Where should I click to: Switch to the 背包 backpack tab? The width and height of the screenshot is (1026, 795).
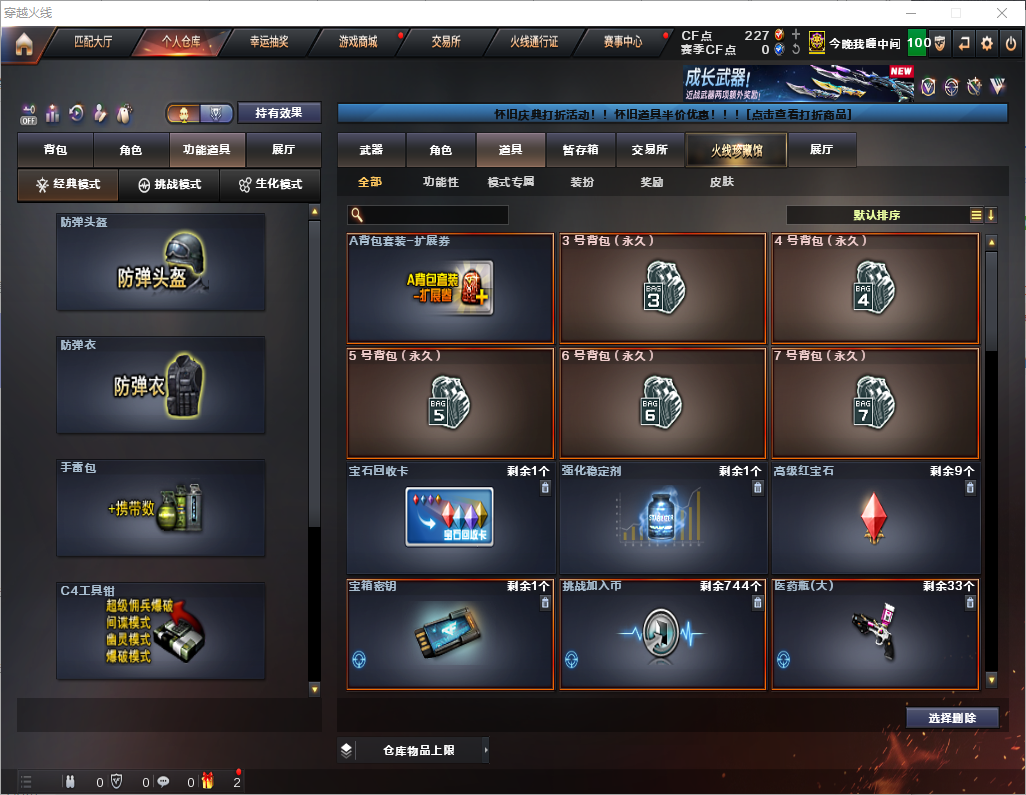[55, 150]
